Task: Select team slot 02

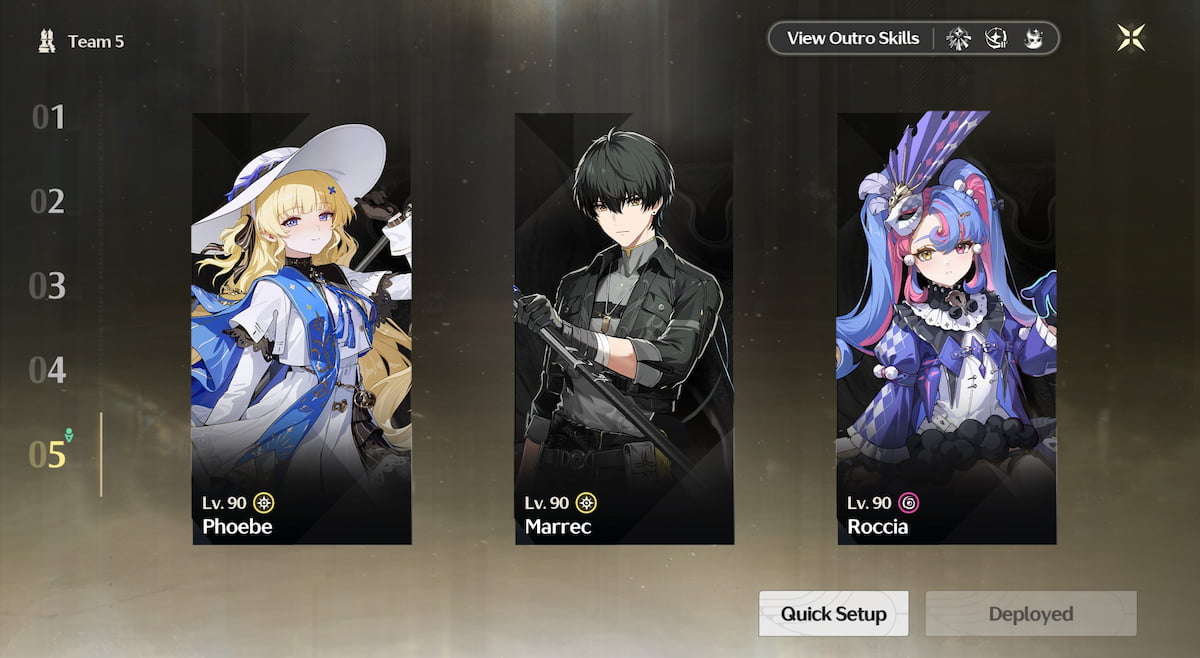Action: (48, 202)
